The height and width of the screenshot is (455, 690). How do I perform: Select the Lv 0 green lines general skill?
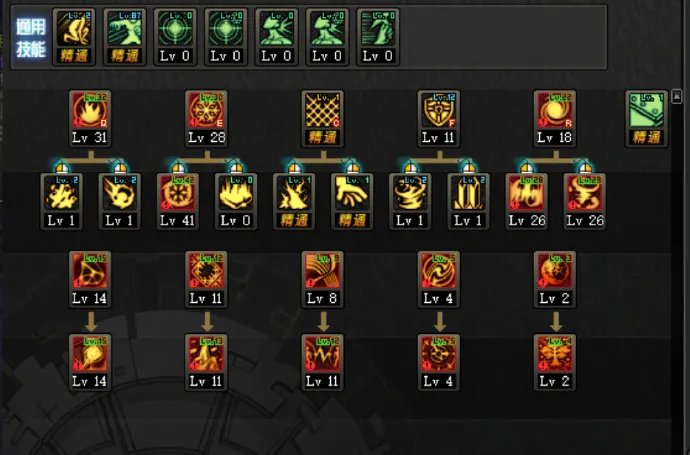point(378,29)
